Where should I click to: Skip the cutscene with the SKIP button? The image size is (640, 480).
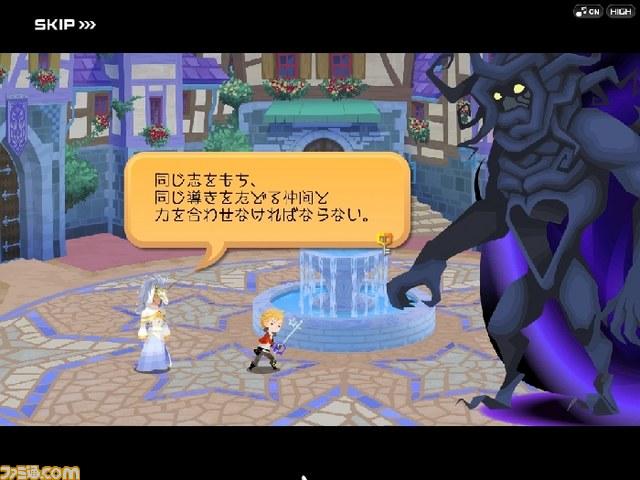65,24
